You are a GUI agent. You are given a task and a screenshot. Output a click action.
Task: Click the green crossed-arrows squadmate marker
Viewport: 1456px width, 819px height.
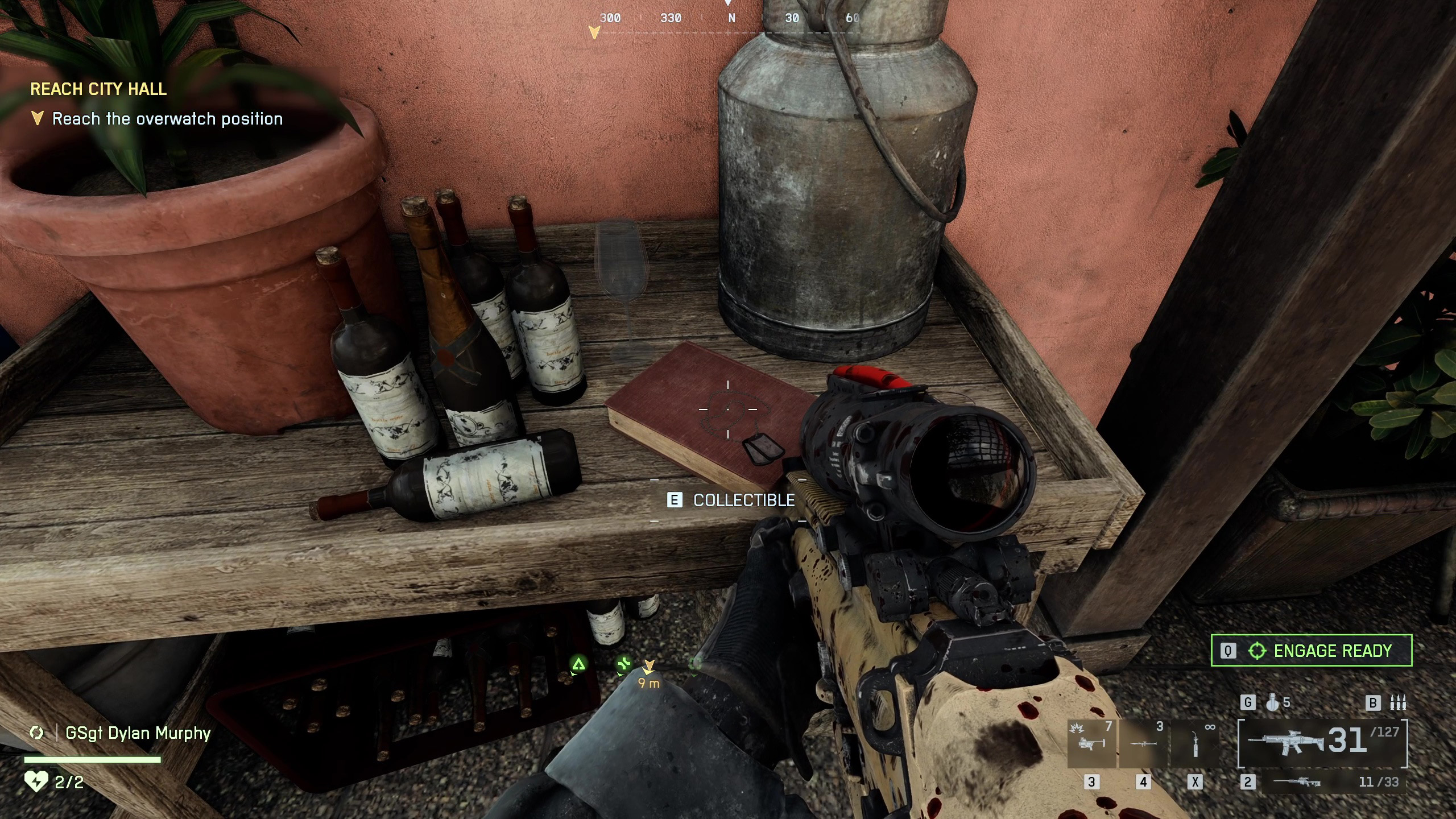624,664
